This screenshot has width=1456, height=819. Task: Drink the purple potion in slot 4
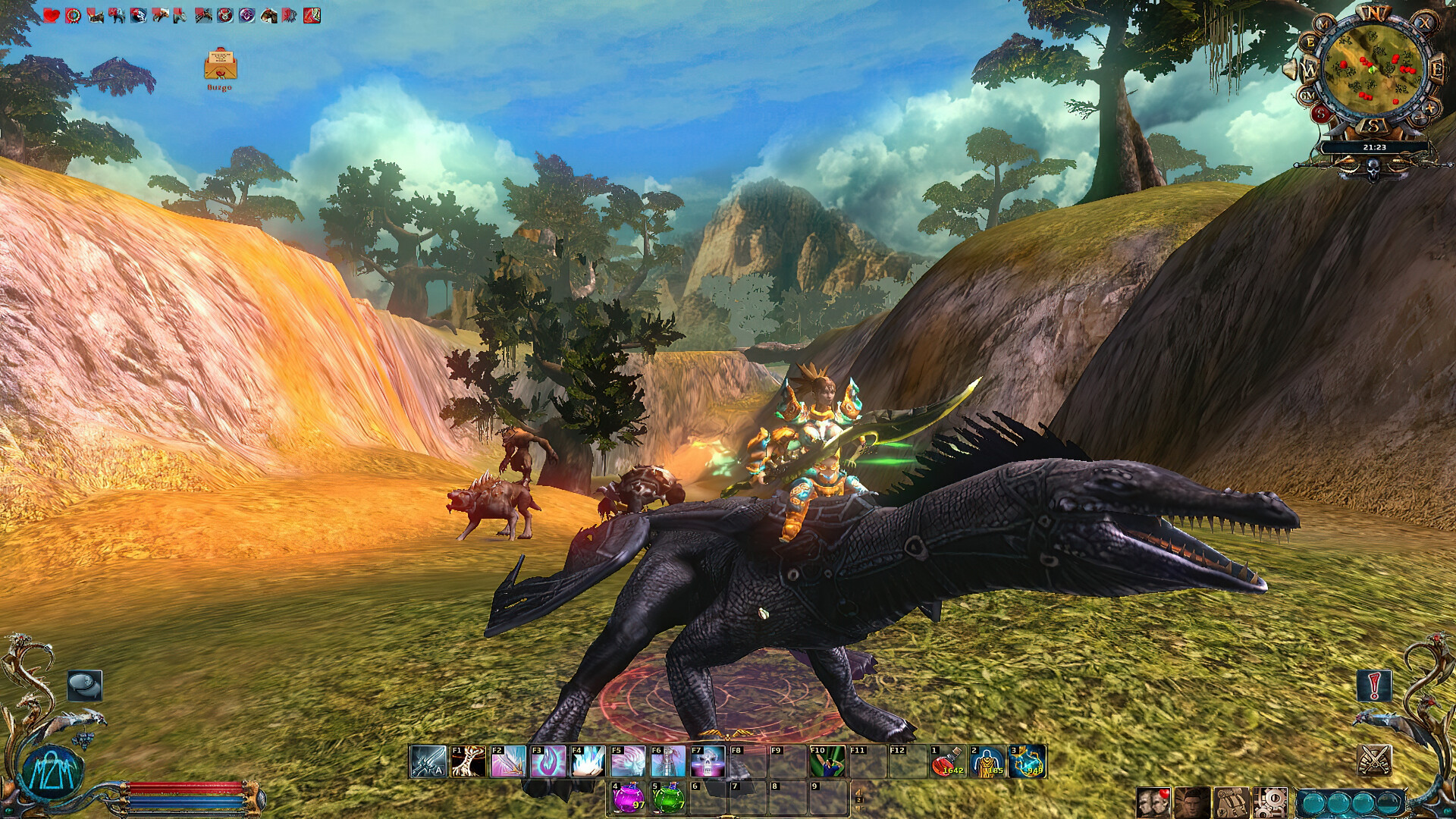coord(628,796)
